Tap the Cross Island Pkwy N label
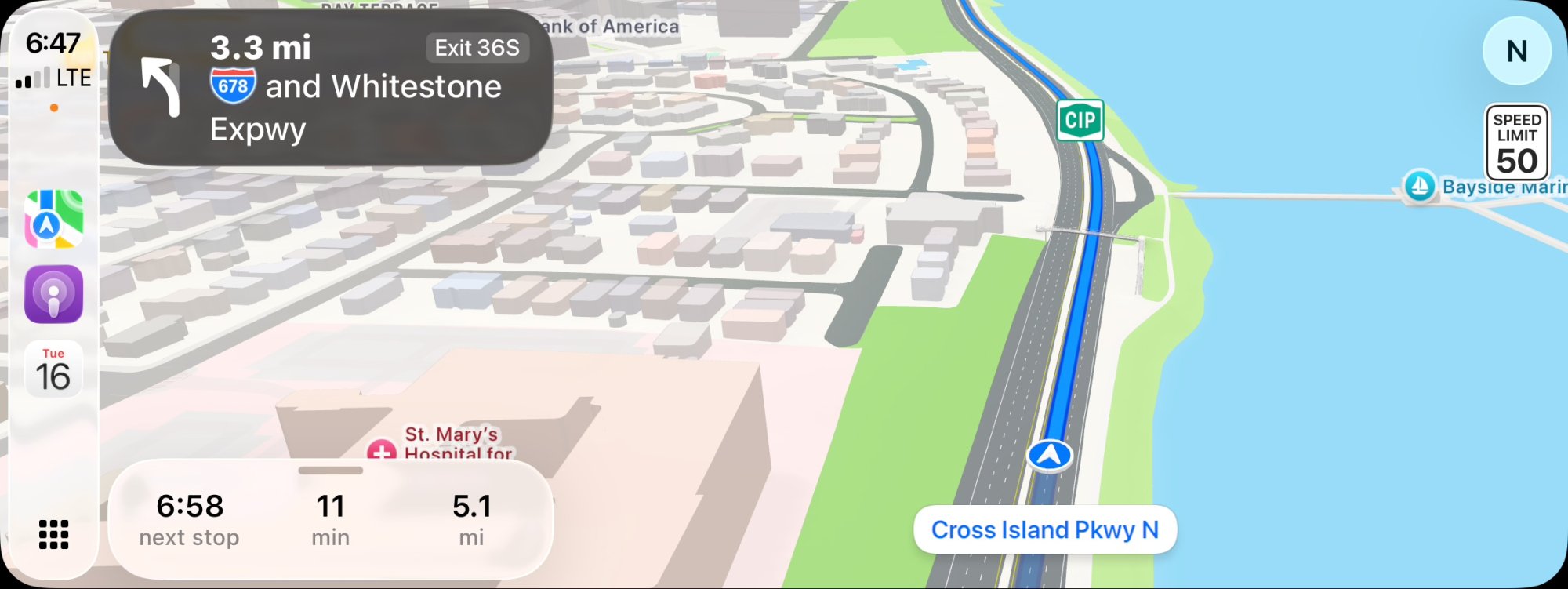The image size is (1568, 589). tap(1044, 530)
